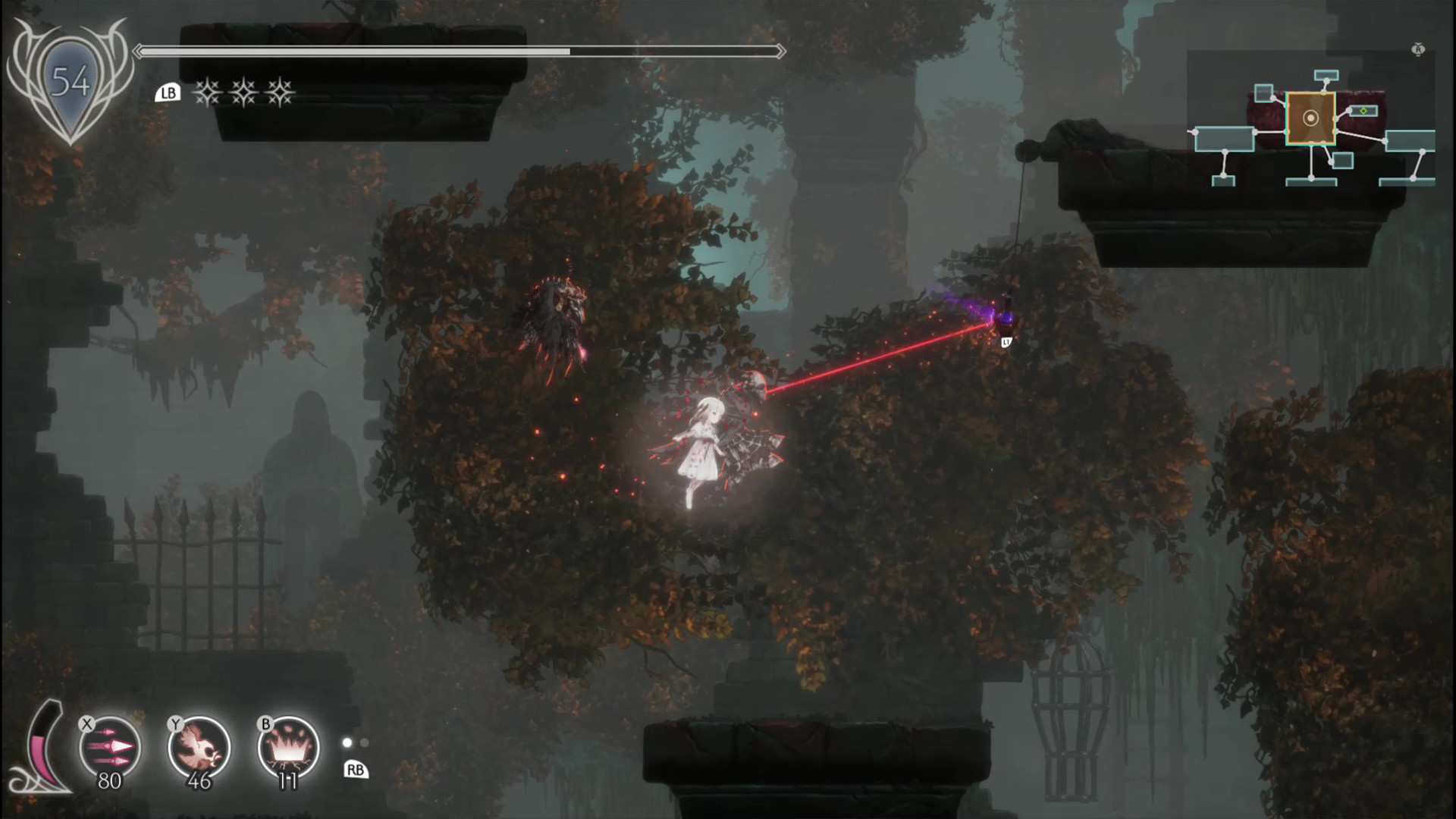The height and width of the screenshot is (819, 1456).
Task: Click the LB snowflake charges indicator
Action: pos(170,93)
